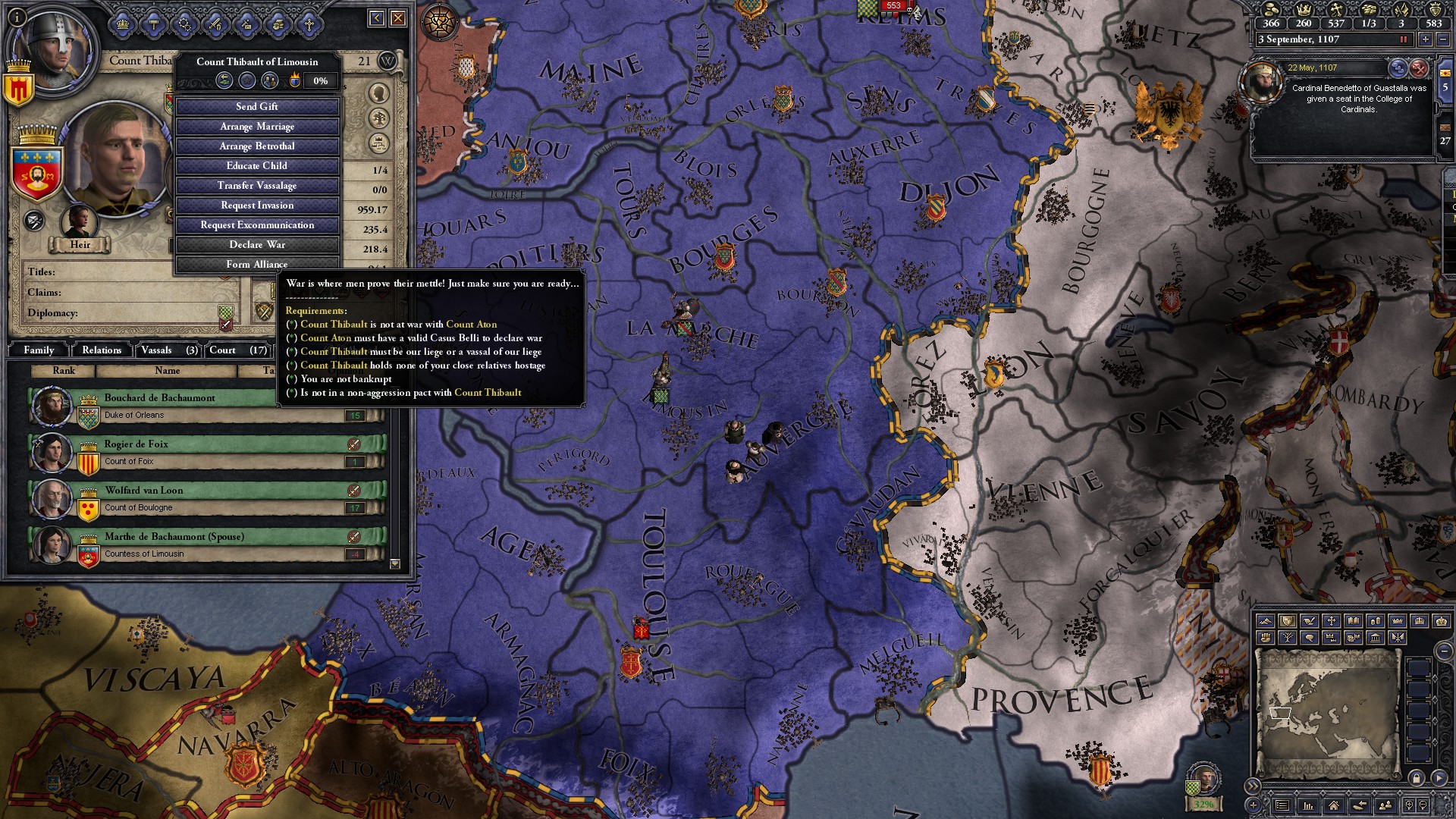This screenshot has height=819, width=1456.
Task: Collapse the diplomacy panel with the back chevron
Action: click(x=377, y=18)
